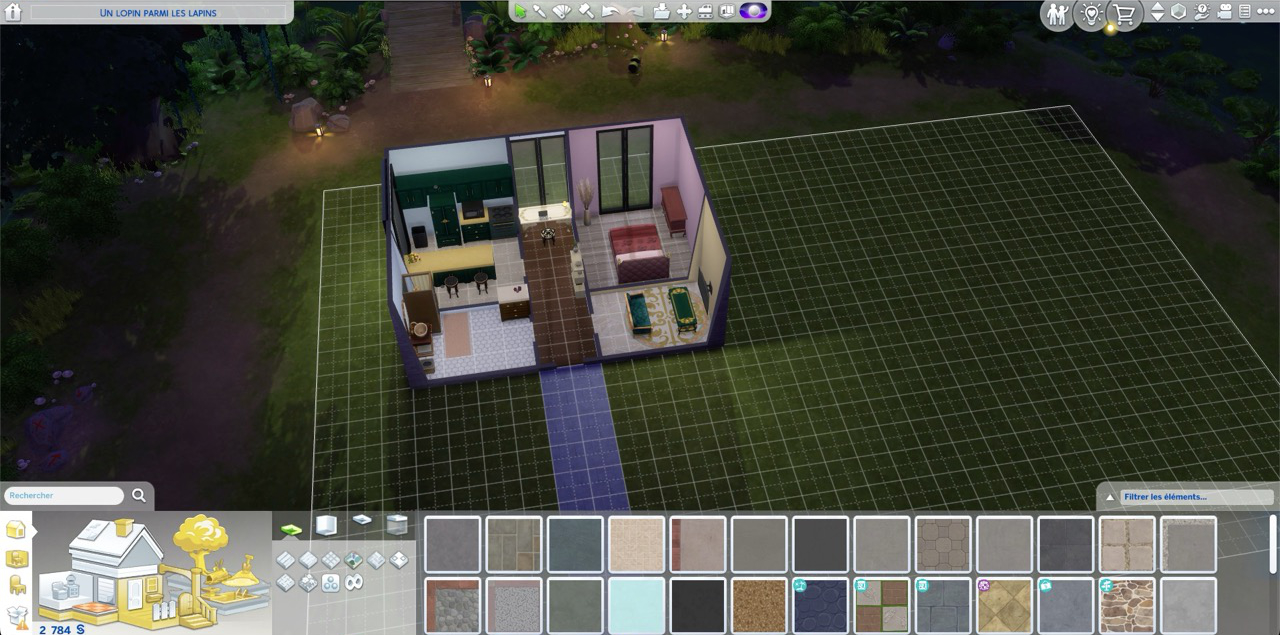
Task: Switch to the objects-by-room category tab
Action: [x=16, y=558]
